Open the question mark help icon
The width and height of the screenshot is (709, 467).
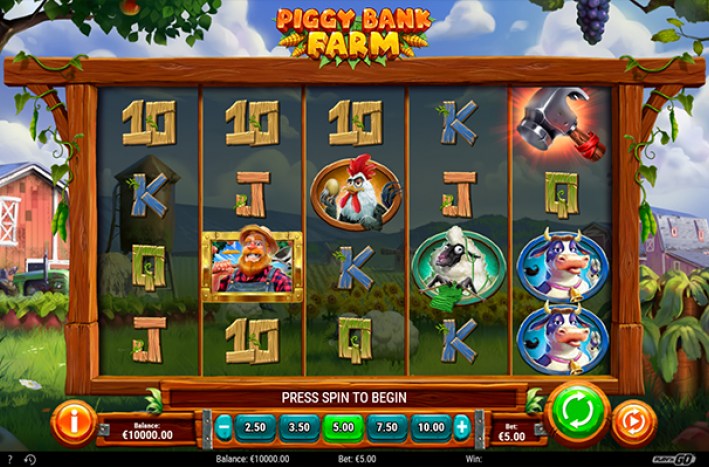tap(8, 459)
